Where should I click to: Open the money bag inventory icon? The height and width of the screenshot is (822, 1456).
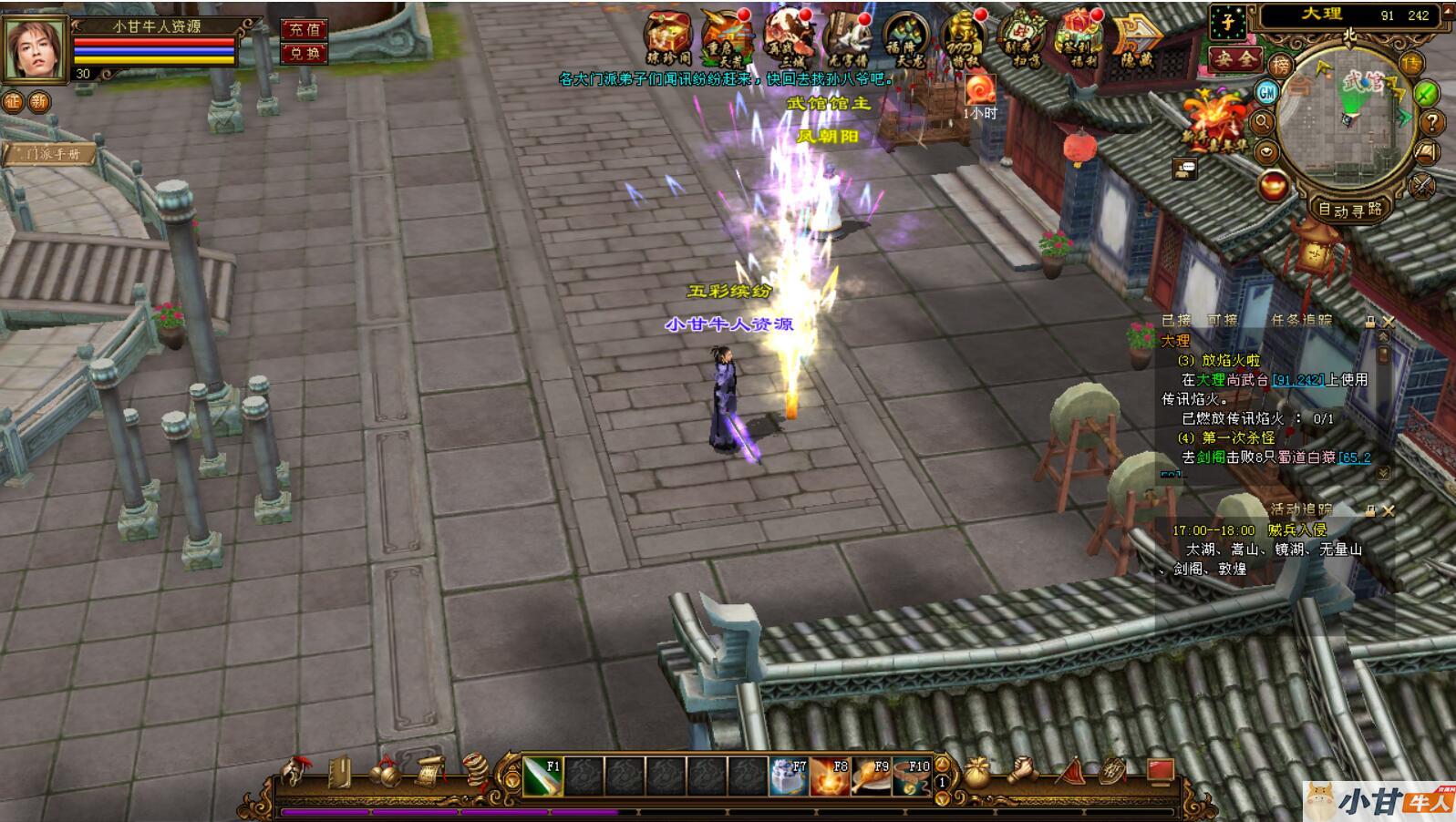[x=978, y=773]
